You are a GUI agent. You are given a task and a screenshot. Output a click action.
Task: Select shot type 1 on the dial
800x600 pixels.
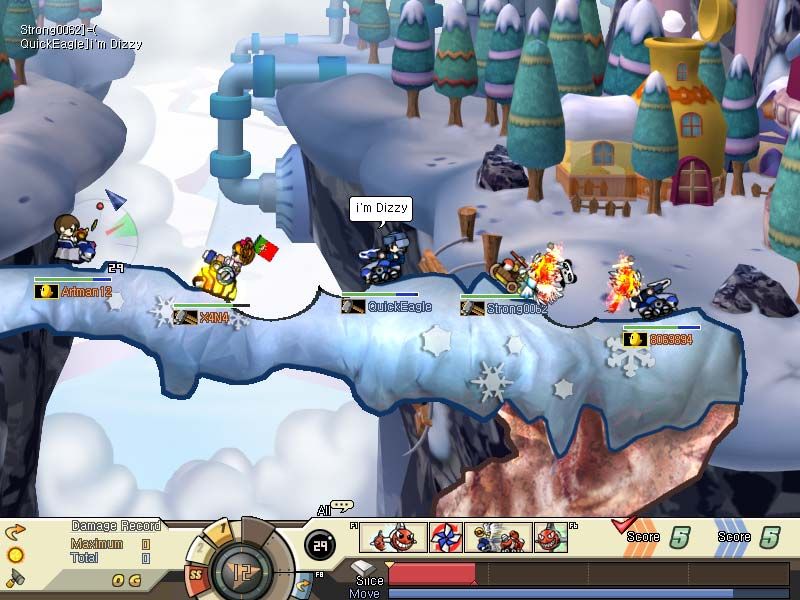click(x=222, y=527)
